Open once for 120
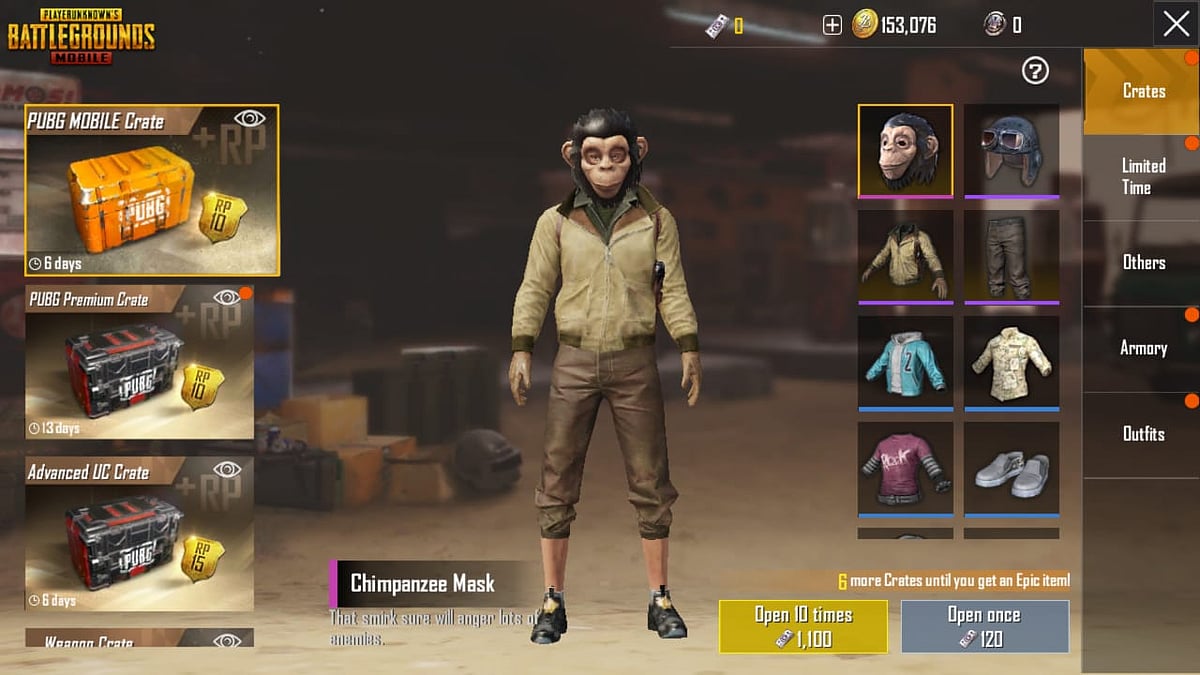 [984, 626]
